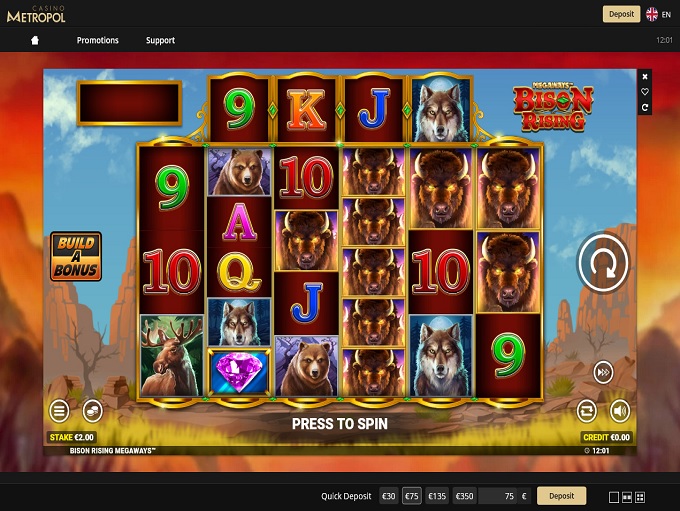Reload the game with the refresh icon
The height and width of the screenshot is (511, 680).
[645, 107]
